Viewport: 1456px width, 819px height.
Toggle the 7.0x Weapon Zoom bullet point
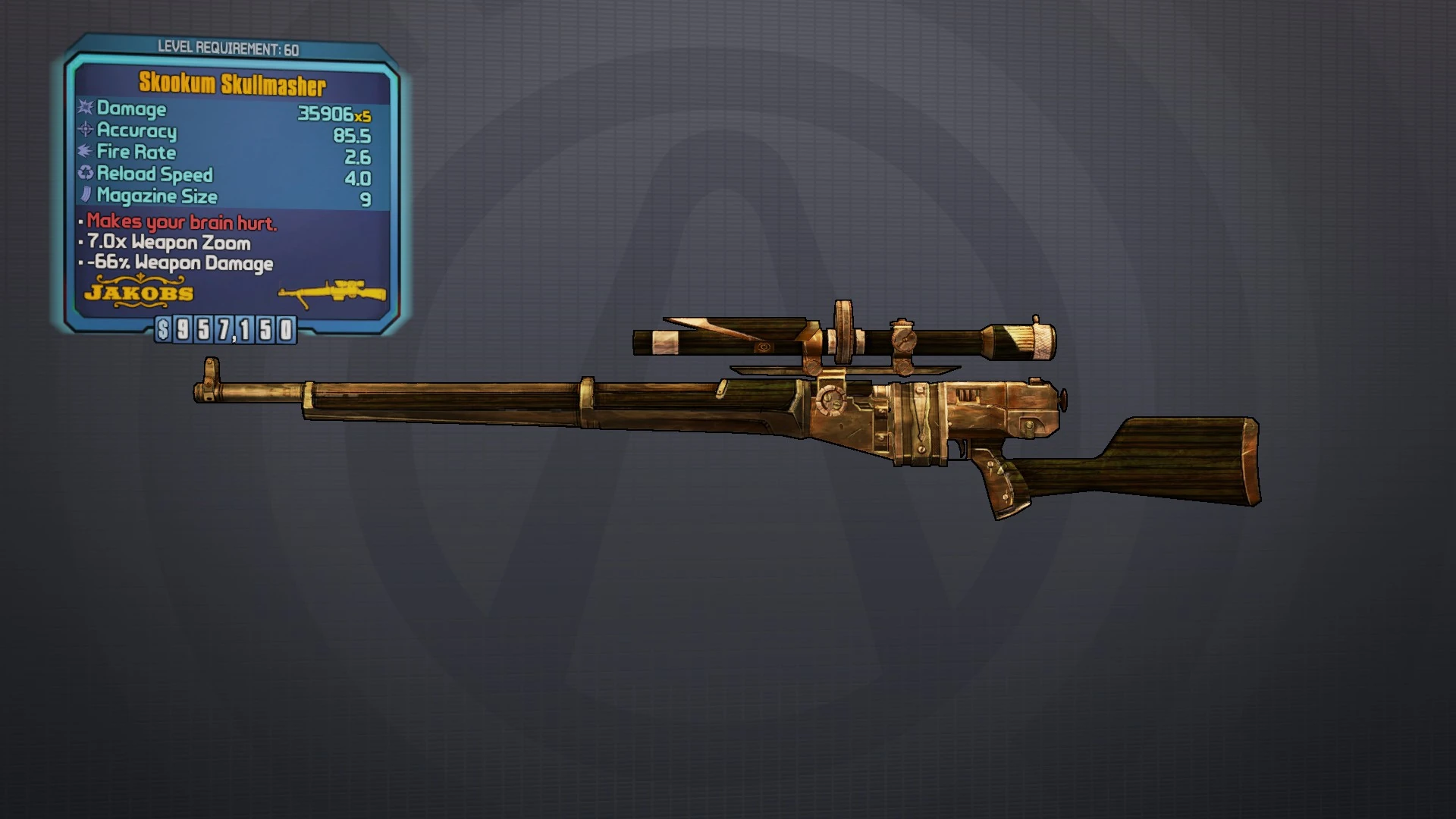click(x=168, y=243)
